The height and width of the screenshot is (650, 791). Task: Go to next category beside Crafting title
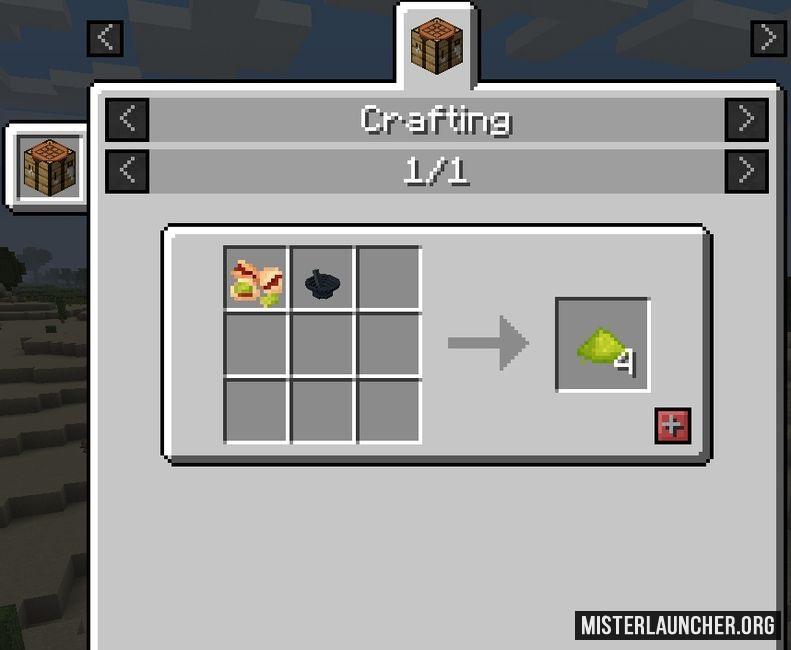pyautogui.click(x=746, y=119)
